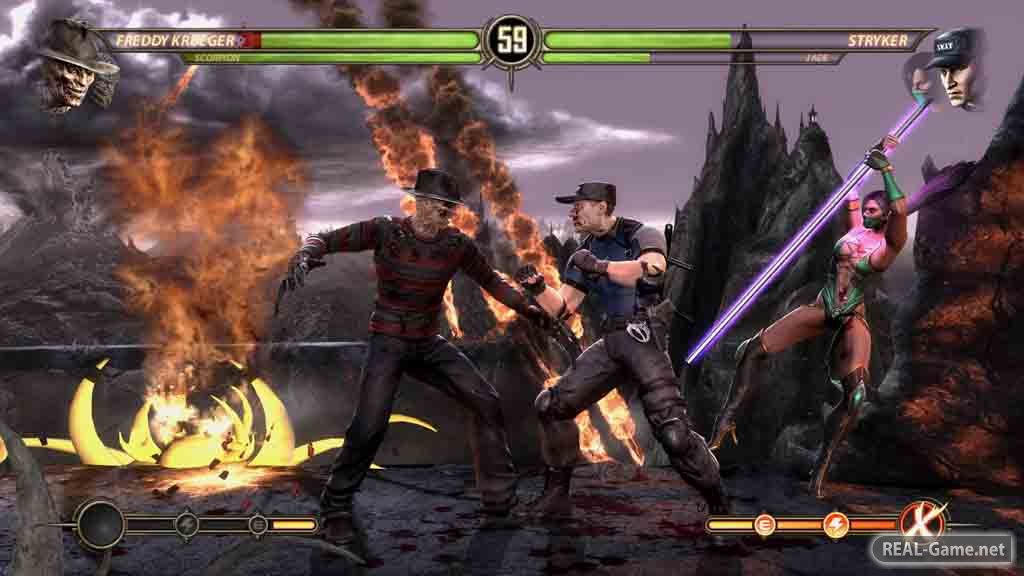Select Stryker's capped fighter portrait

tap(955, 68)
